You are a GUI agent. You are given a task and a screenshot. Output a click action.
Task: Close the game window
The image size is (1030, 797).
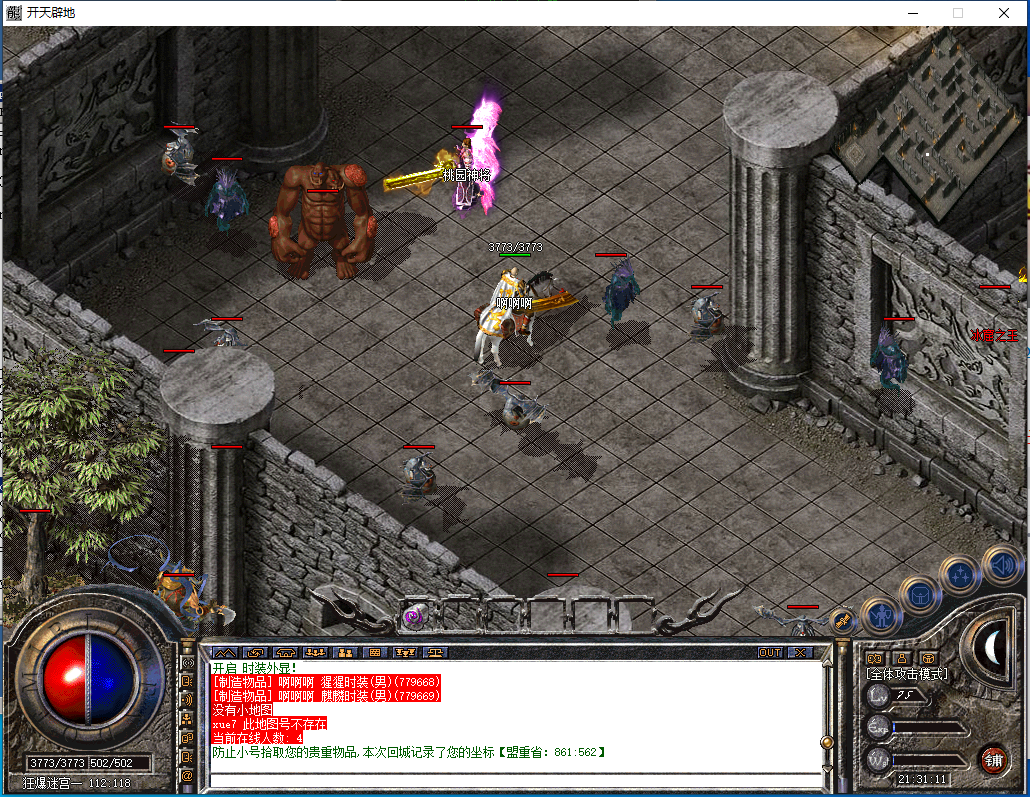(x=1004, y=13)
